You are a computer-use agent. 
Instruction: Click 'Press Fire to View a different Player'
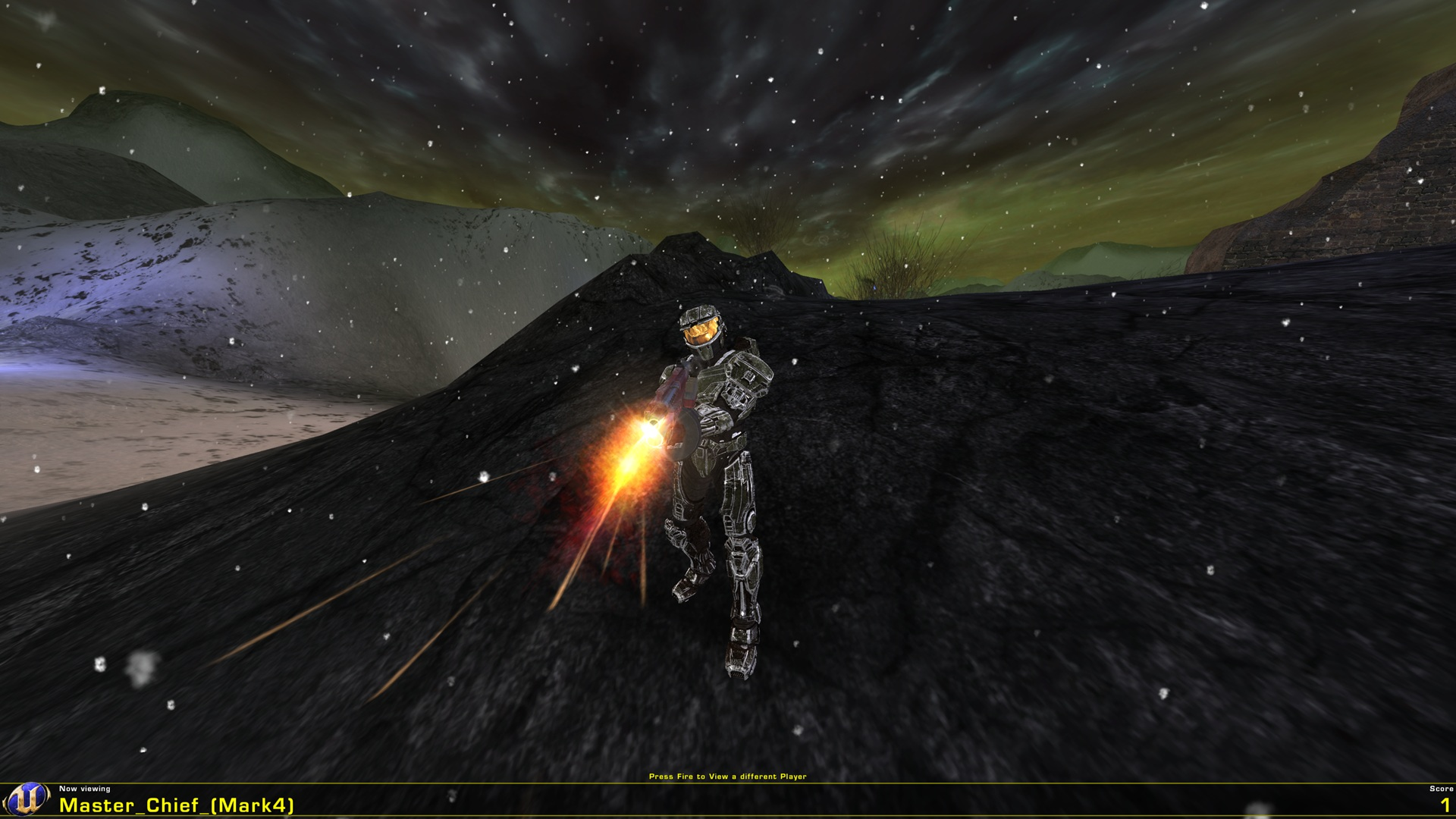728,777
